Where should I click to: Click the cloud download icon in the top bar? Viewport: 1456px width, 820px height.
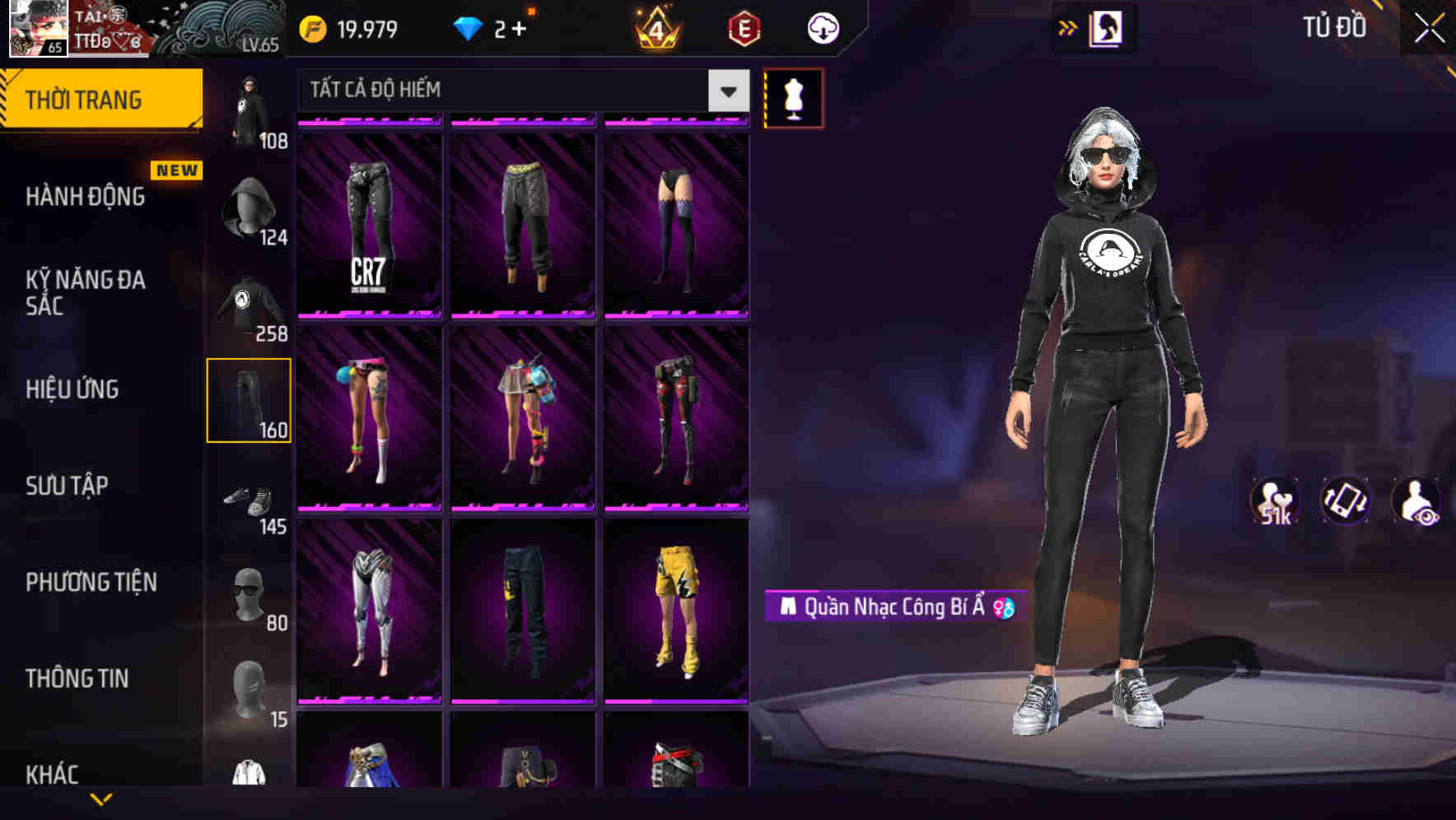821,27
